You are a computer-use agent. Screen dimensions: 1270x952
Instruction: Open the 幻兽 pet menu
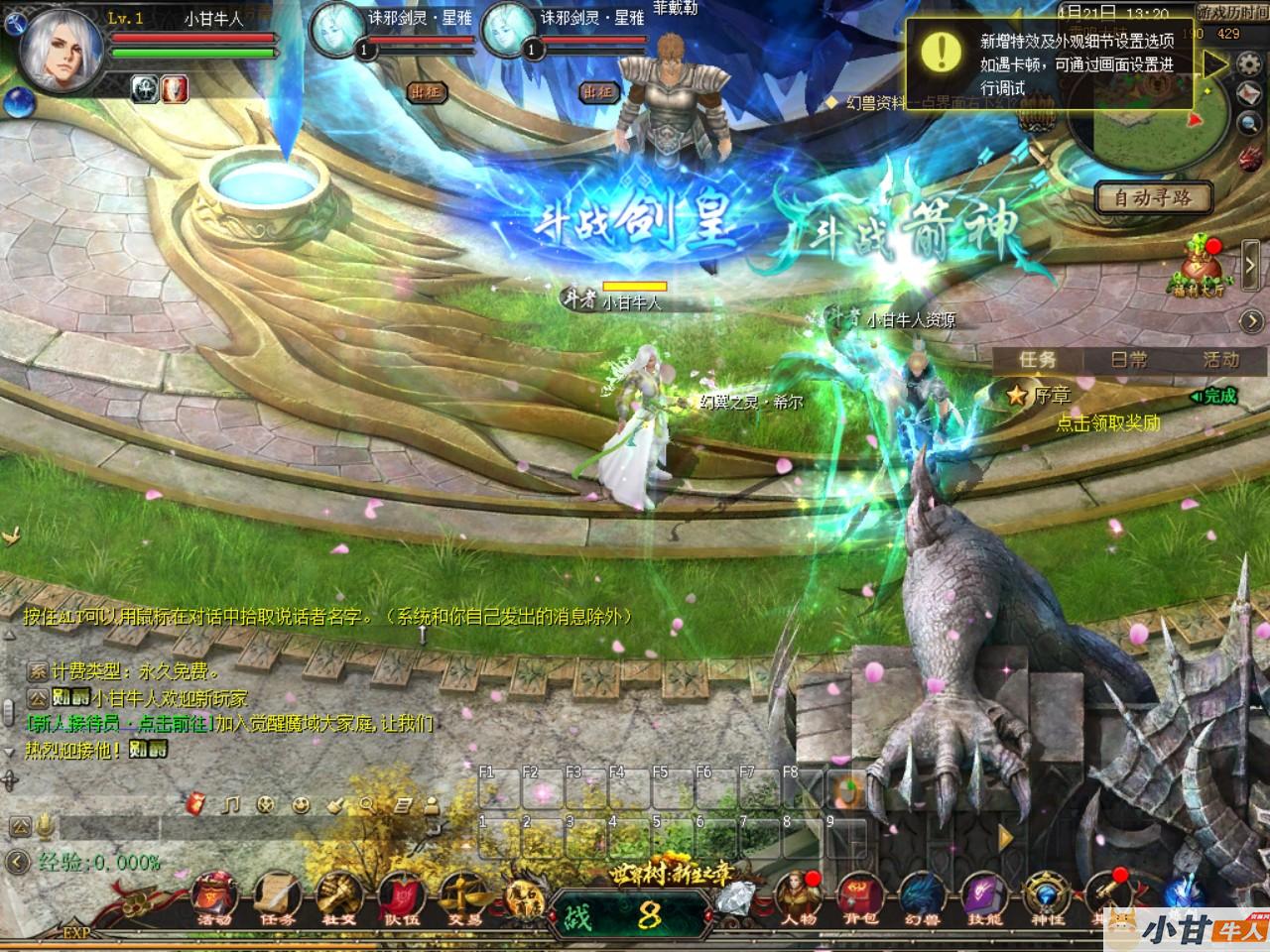click(923, 897)
